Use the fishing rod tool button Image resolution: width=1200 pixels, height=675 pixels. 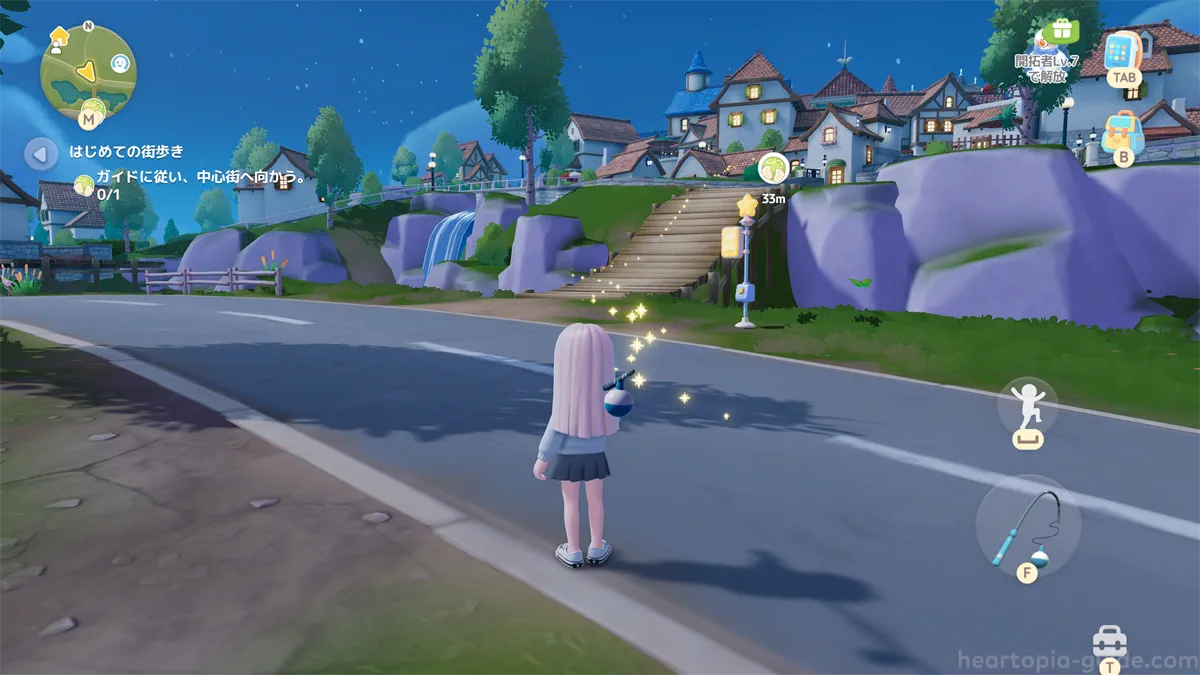[1027, 527]
